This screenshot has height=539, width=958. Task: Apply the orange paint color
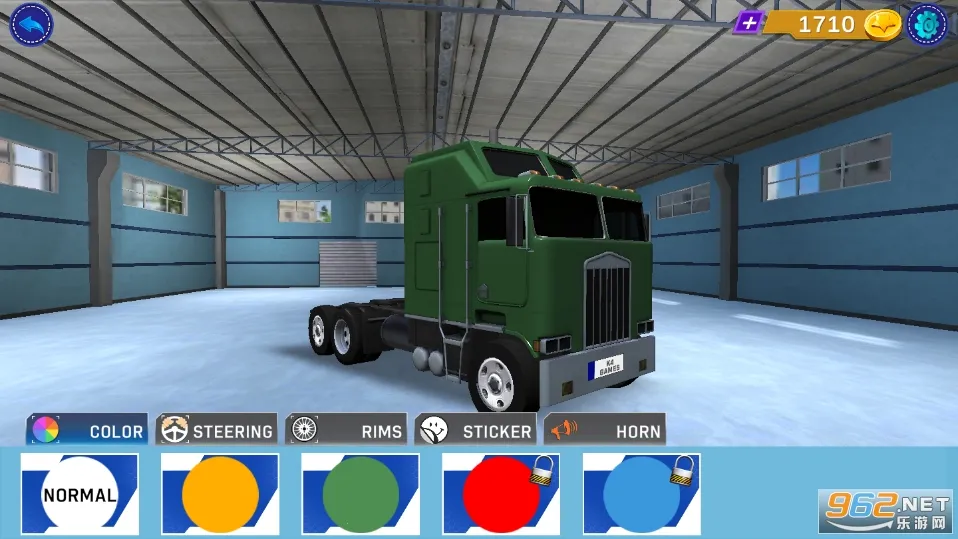(220, 494)
